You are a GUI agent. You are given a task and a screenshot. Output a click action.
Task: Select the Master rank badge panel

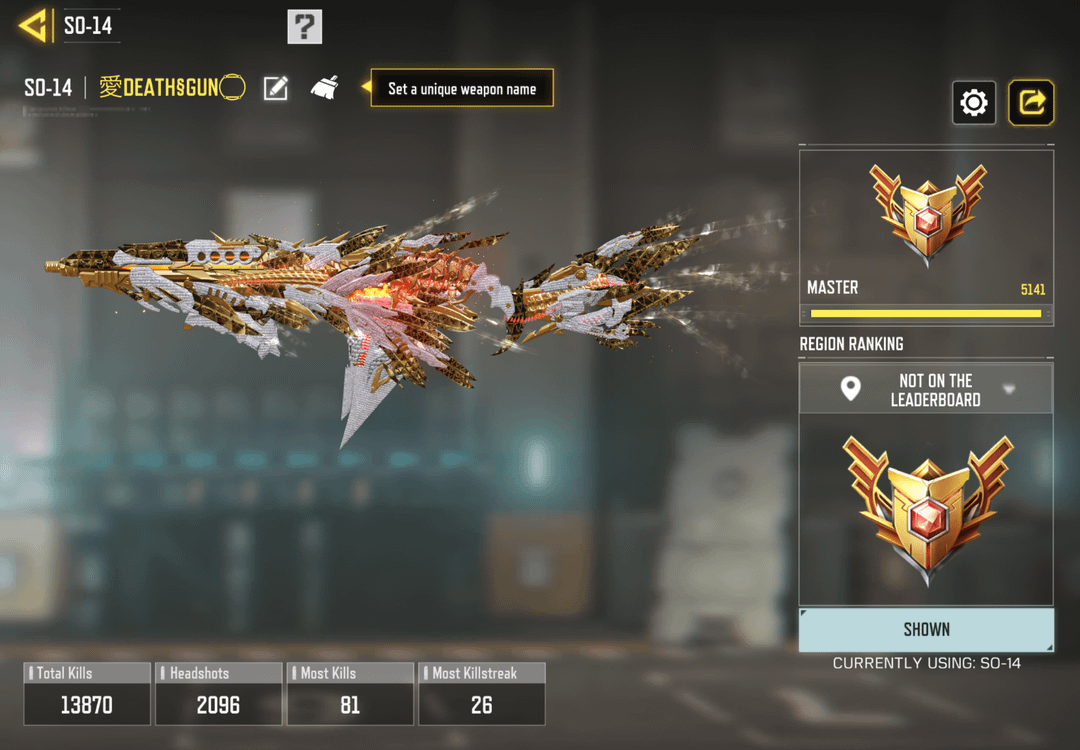[926, 237]
